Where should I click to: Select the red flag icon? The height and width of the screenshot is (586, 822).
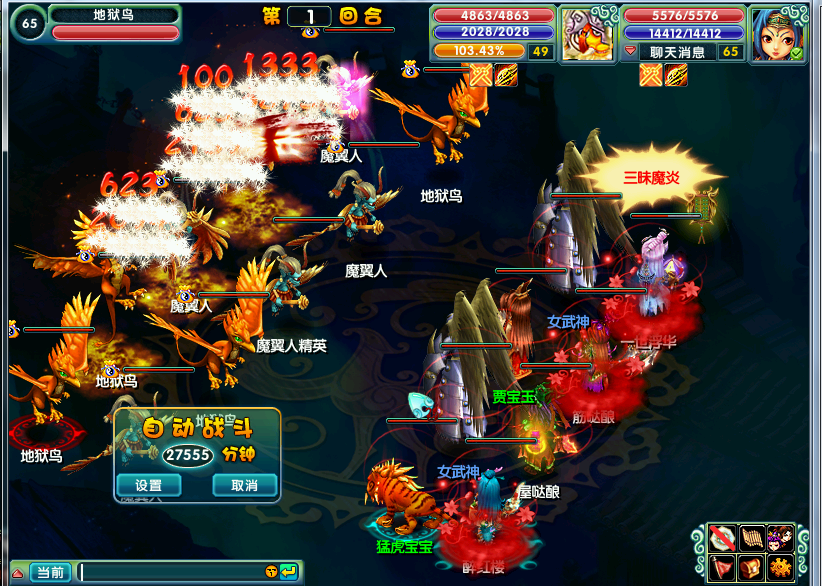(x=724, y=568)
